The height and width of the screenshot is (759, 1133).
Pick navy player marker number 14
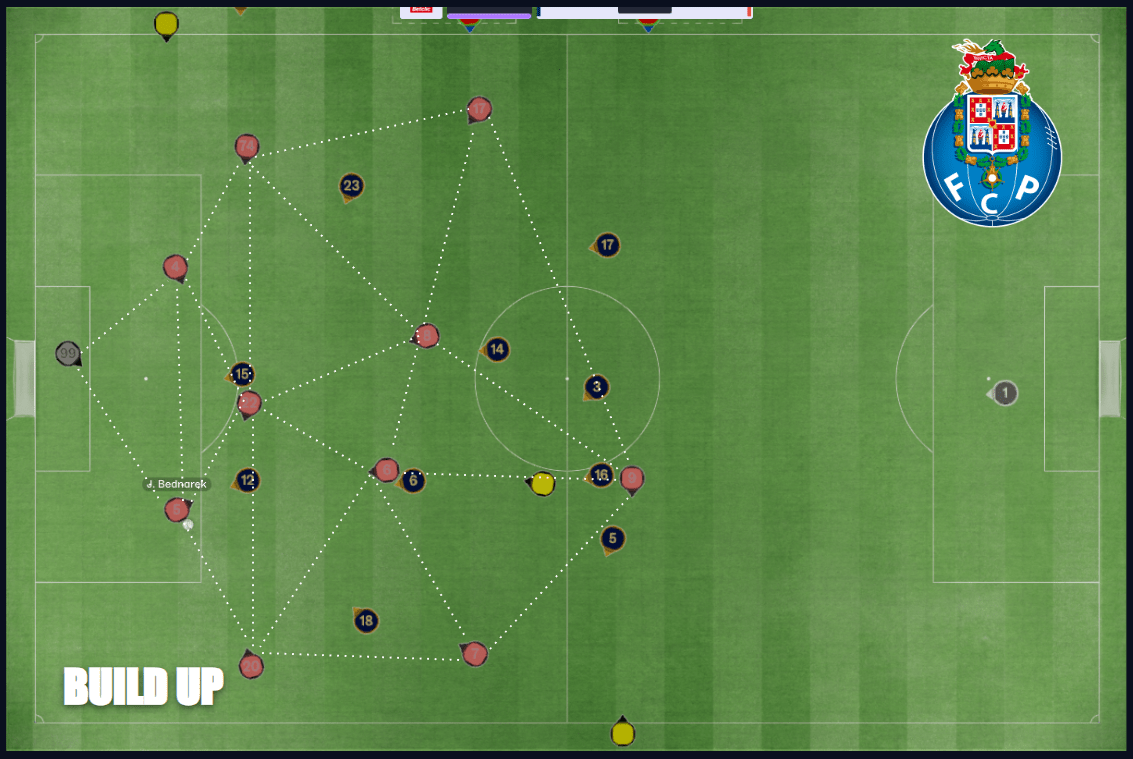(497, 349)
